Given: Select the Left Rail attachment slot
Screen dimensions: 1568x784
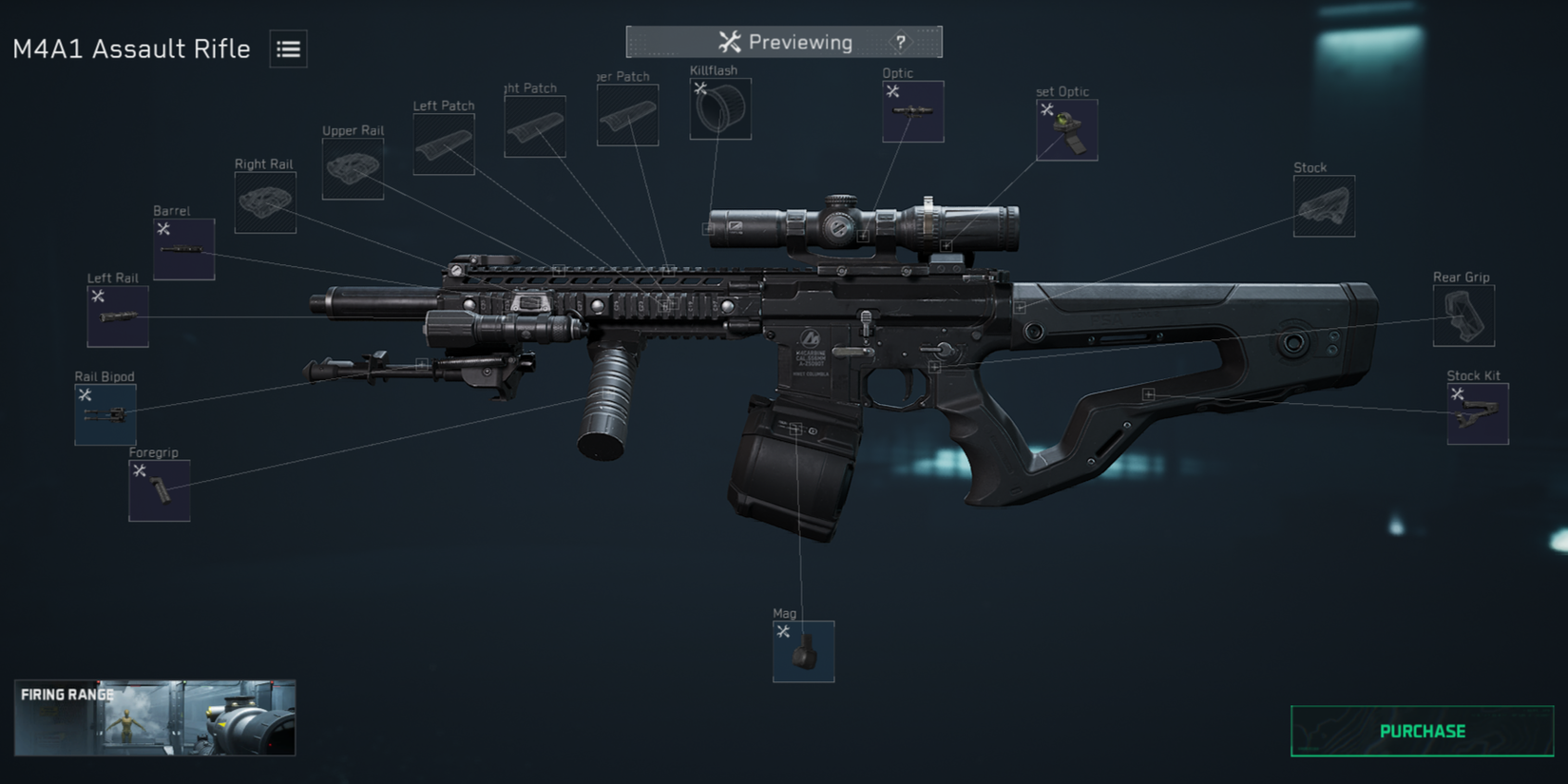Looking at the screenshot, I should pyautogui.click(x=117, y=314).
